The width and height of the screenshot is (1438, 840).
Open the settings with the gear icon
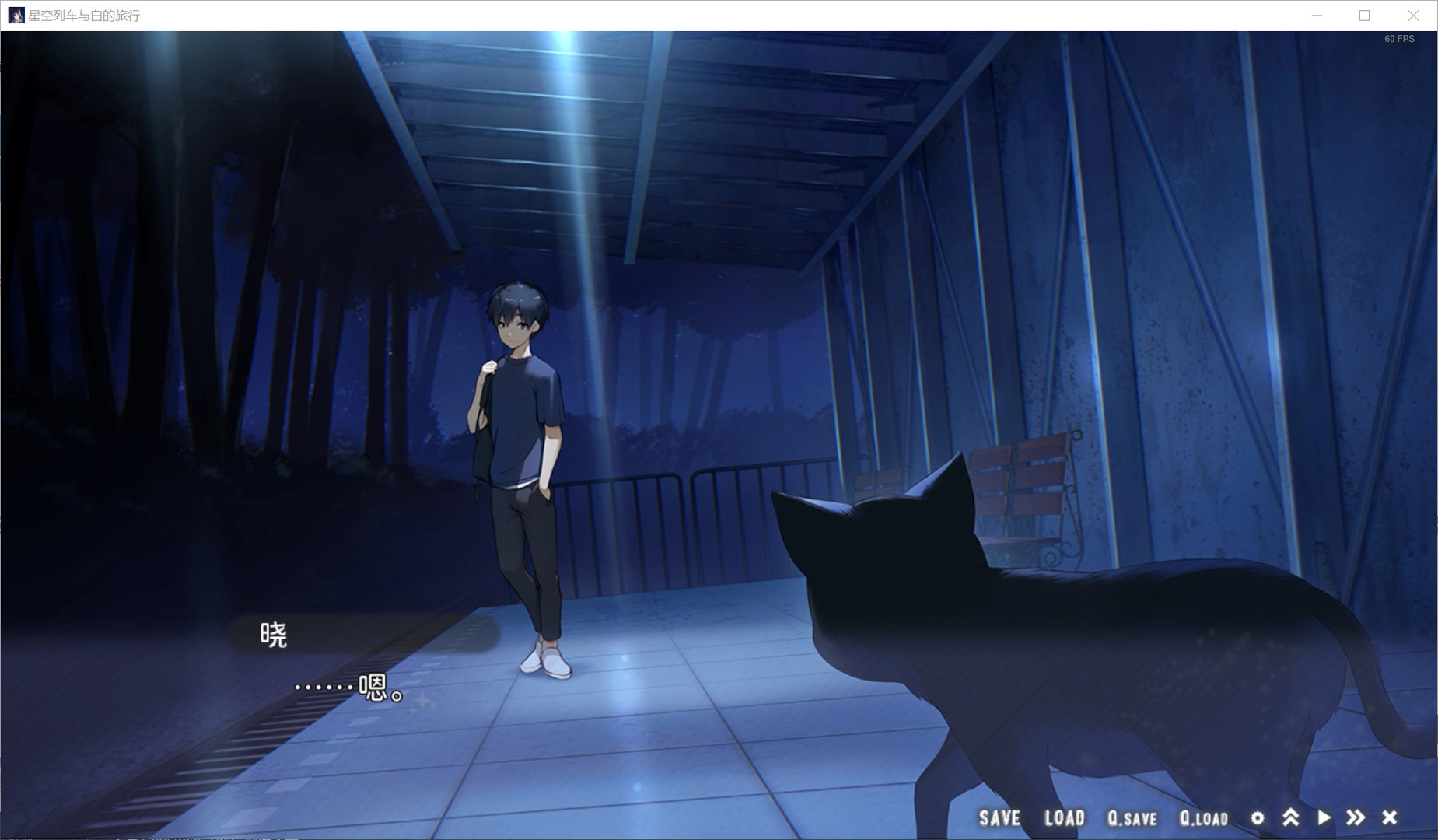click(1258, 818)
